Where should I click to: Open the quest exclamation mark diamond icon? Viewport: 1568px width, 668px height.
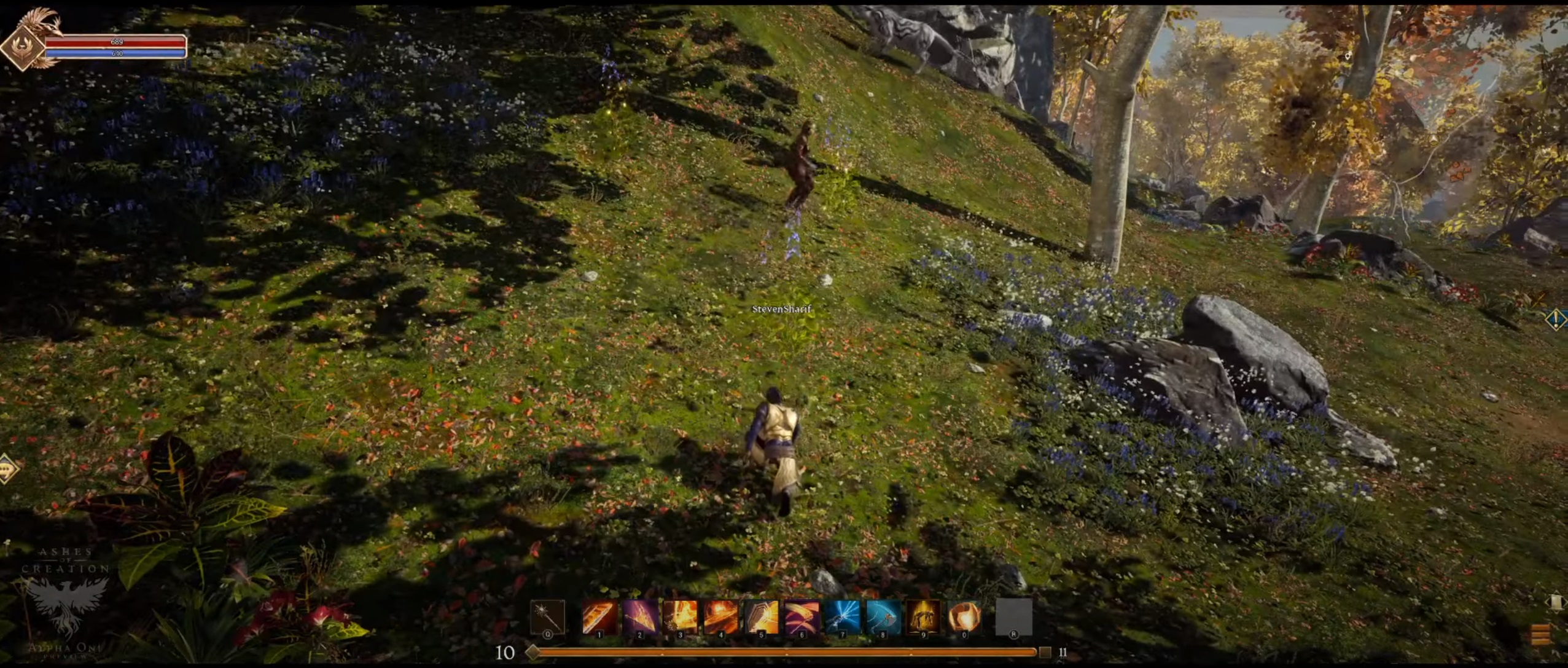point(1556,319)
